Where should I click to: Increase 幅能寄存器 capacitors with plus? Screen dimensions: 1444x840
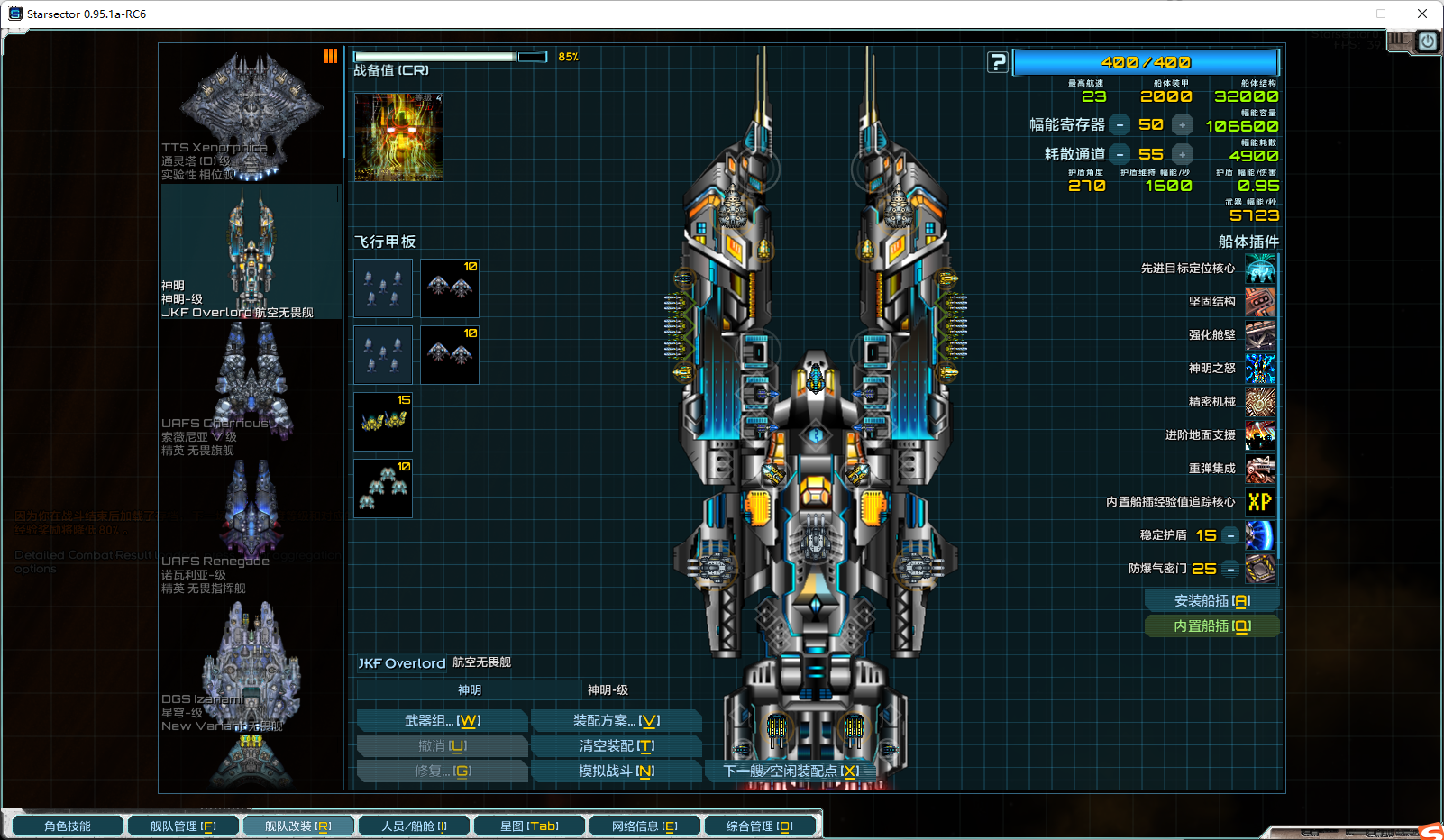[x=1182, y=125]
